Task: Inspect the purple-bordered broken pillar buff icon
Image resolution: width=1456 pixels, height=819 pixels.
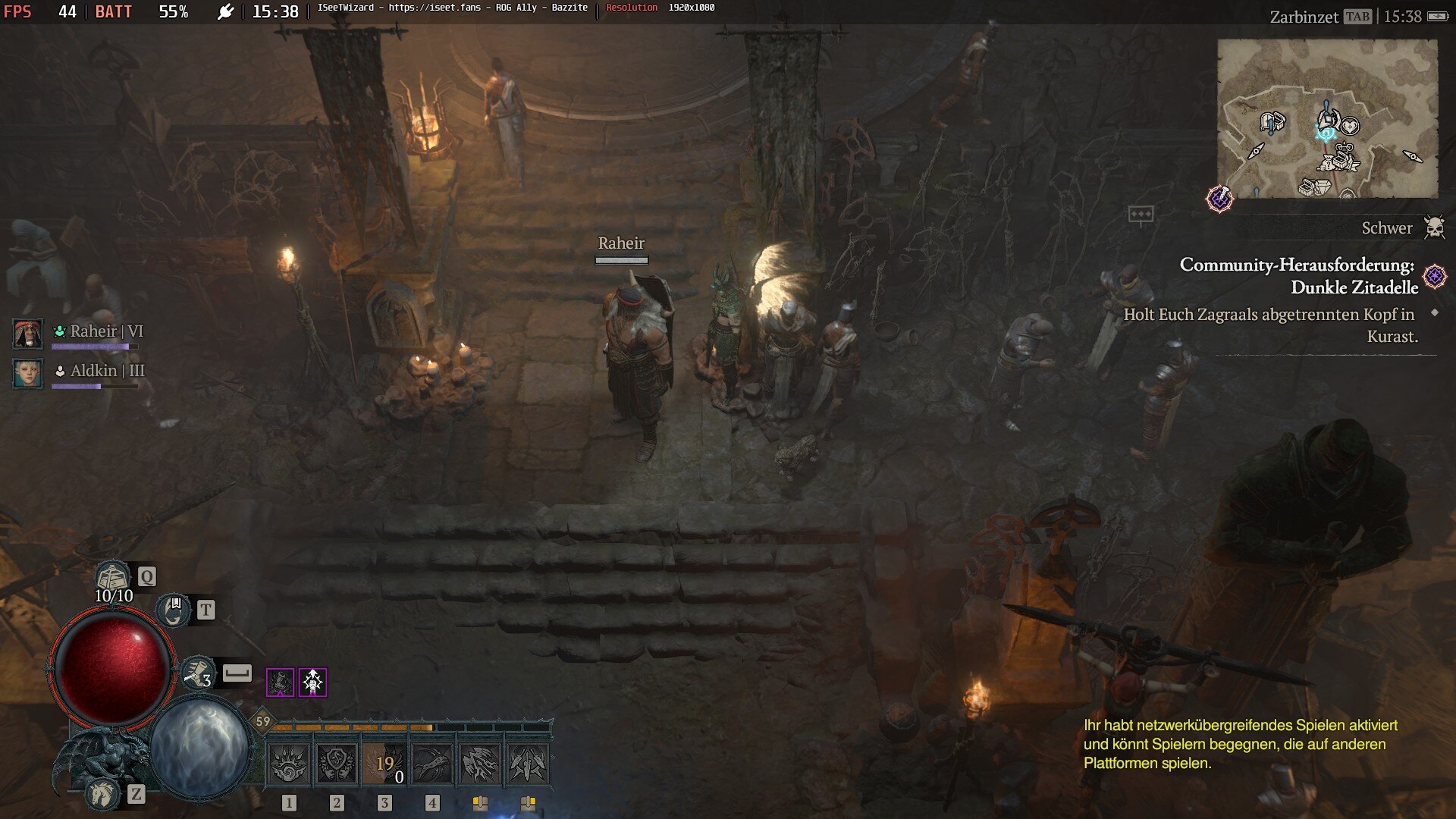Action: click(280, 682)
